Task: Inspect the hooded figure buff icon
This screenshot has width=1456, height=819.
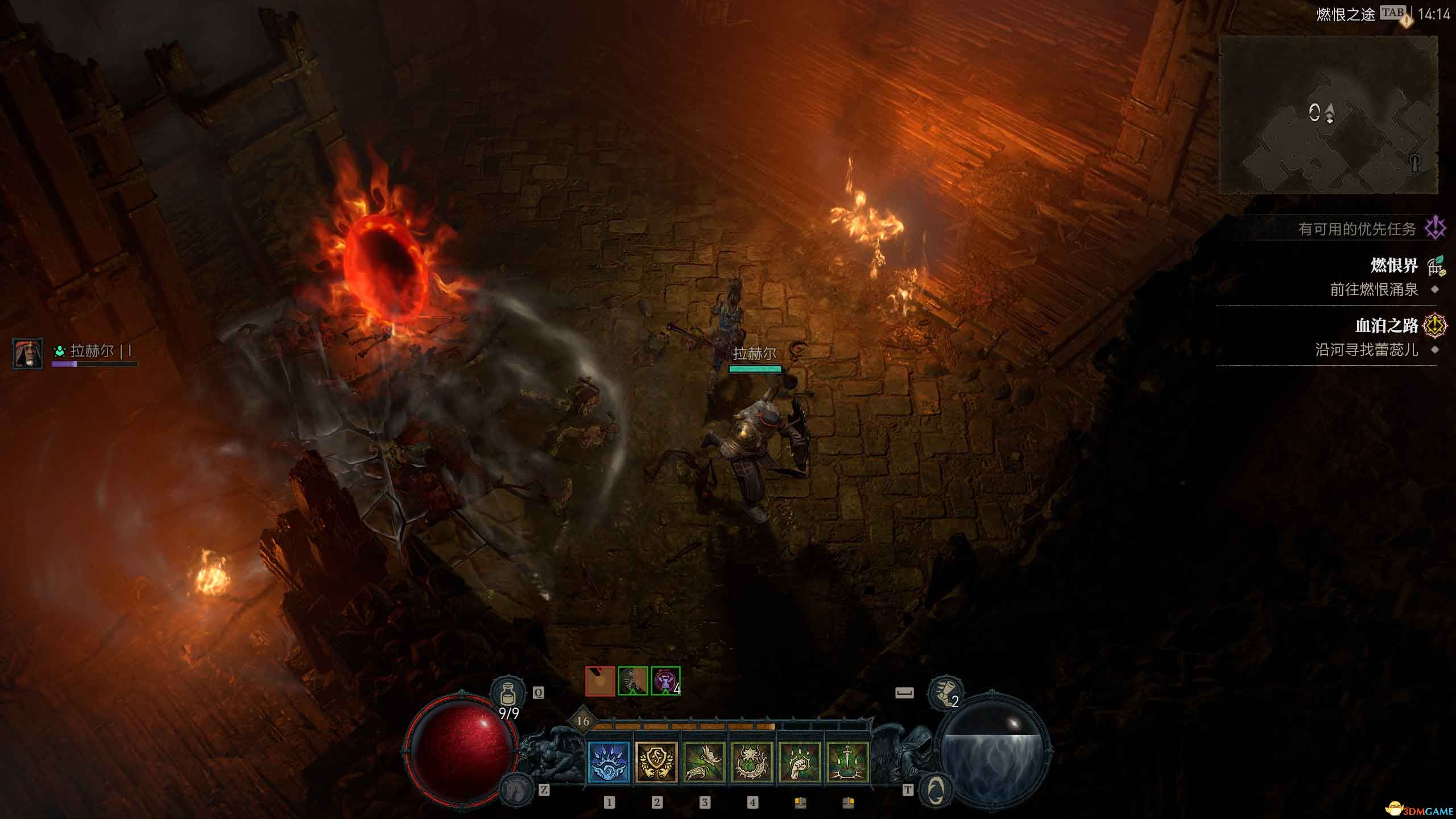Action: [632, 681]
